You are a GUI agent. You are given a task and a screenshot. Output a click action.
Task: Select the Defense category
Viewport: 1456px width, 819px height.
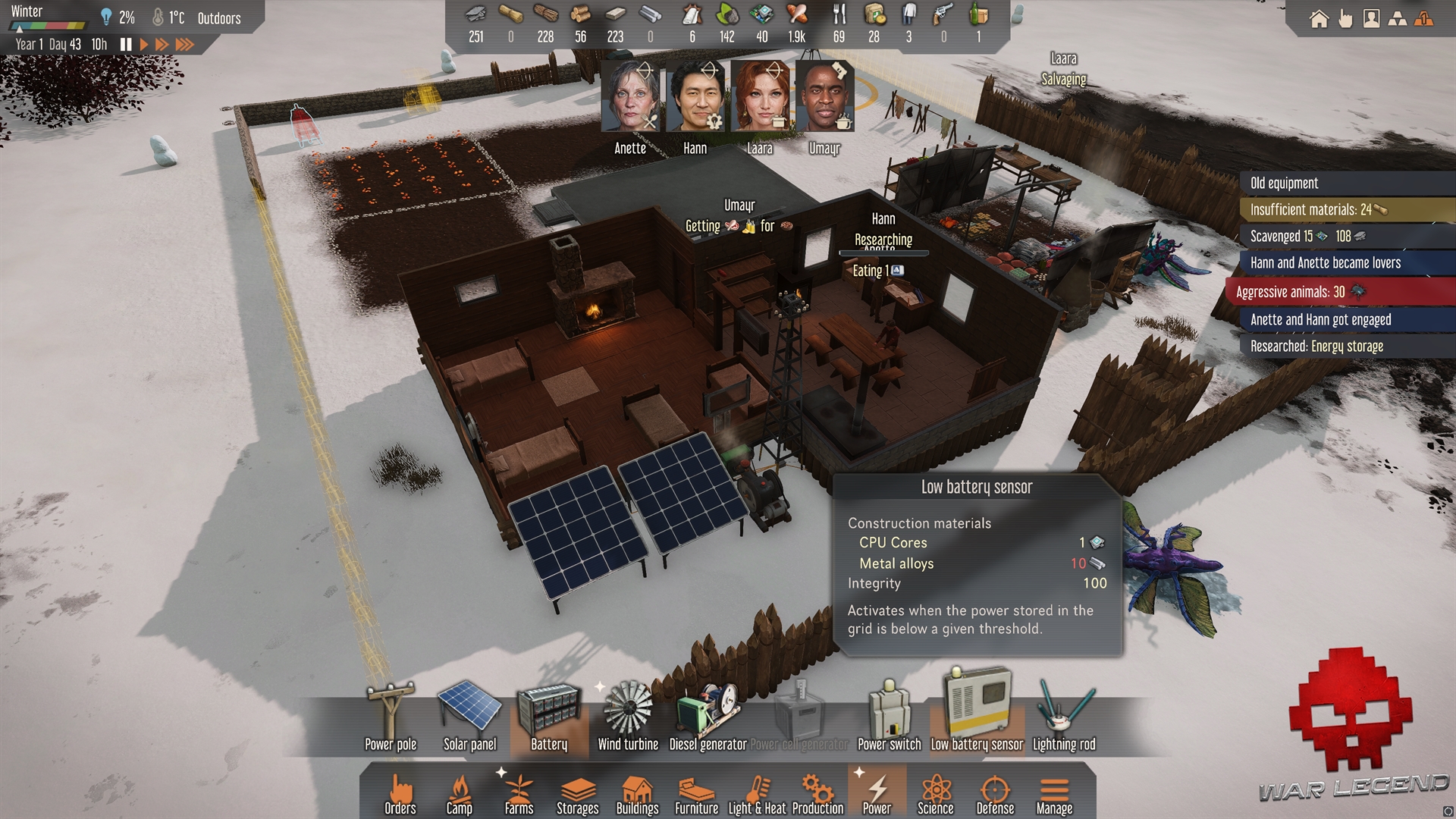click(995, 794)
